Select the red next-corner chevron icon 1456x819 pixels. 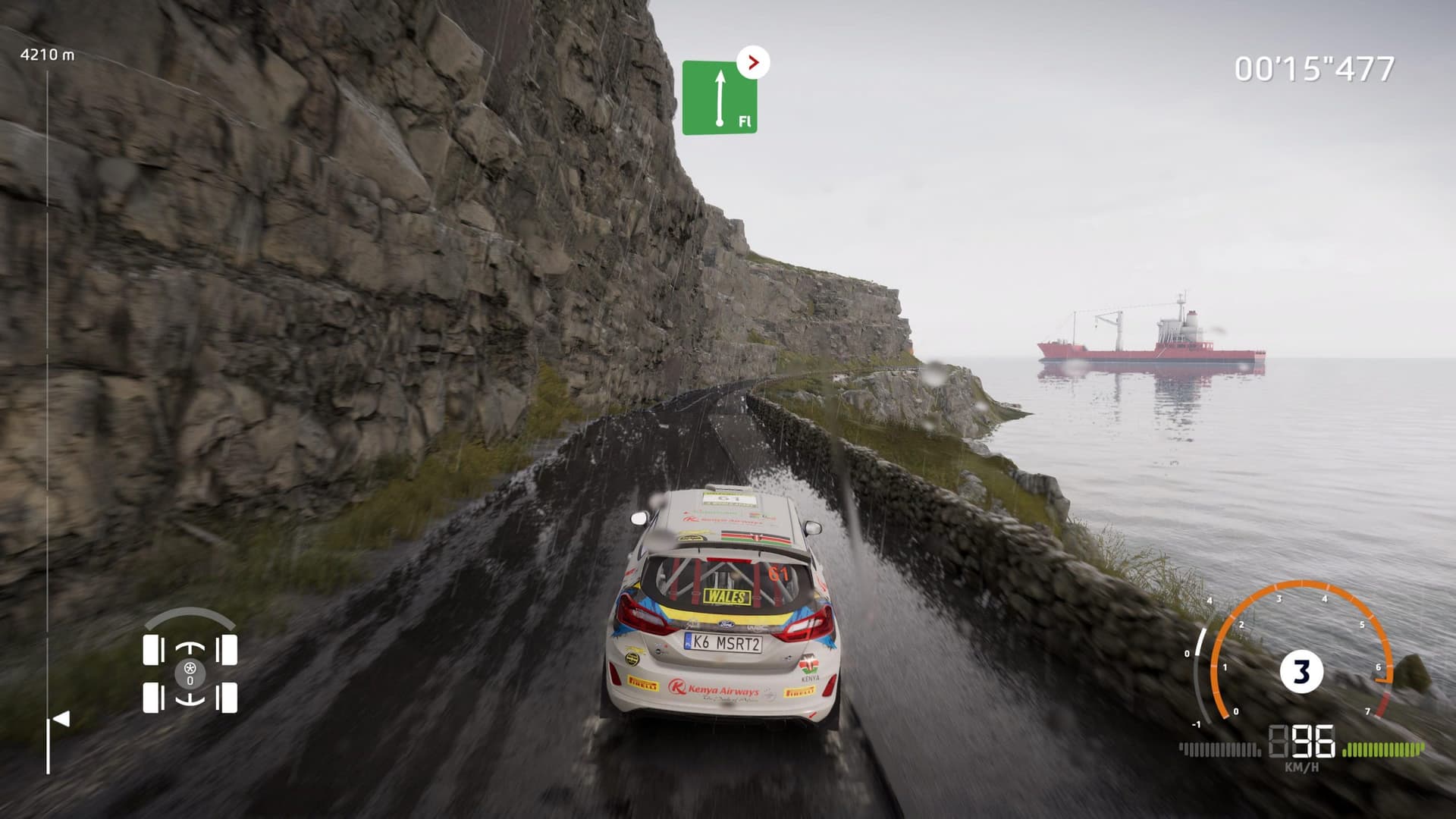tap(752, 62)
